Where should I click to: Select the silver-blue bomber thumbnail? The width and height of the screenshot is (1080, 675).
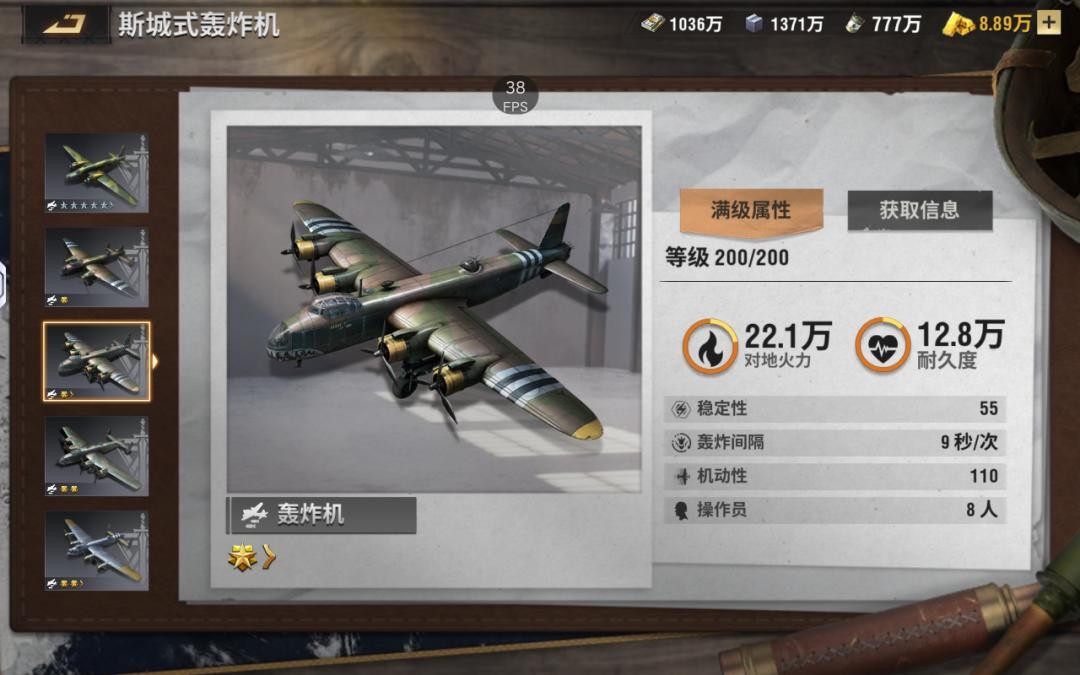click(x=96, y=549)
